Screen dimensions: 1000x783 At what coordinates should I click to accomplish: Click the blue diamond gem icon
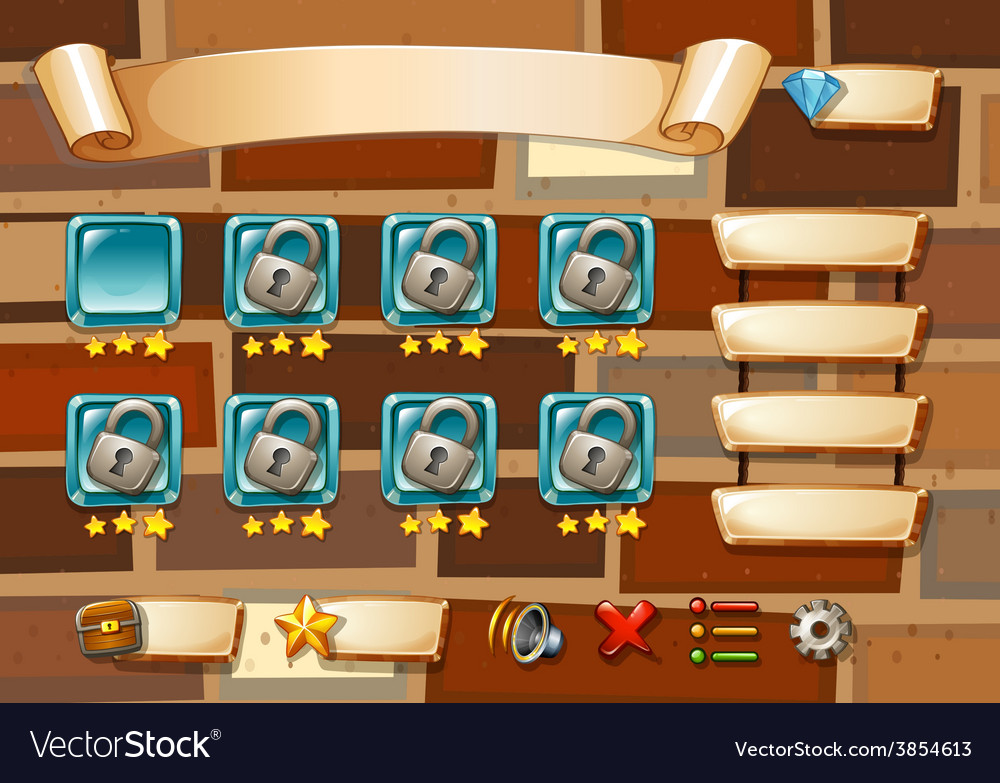point(811,94)
